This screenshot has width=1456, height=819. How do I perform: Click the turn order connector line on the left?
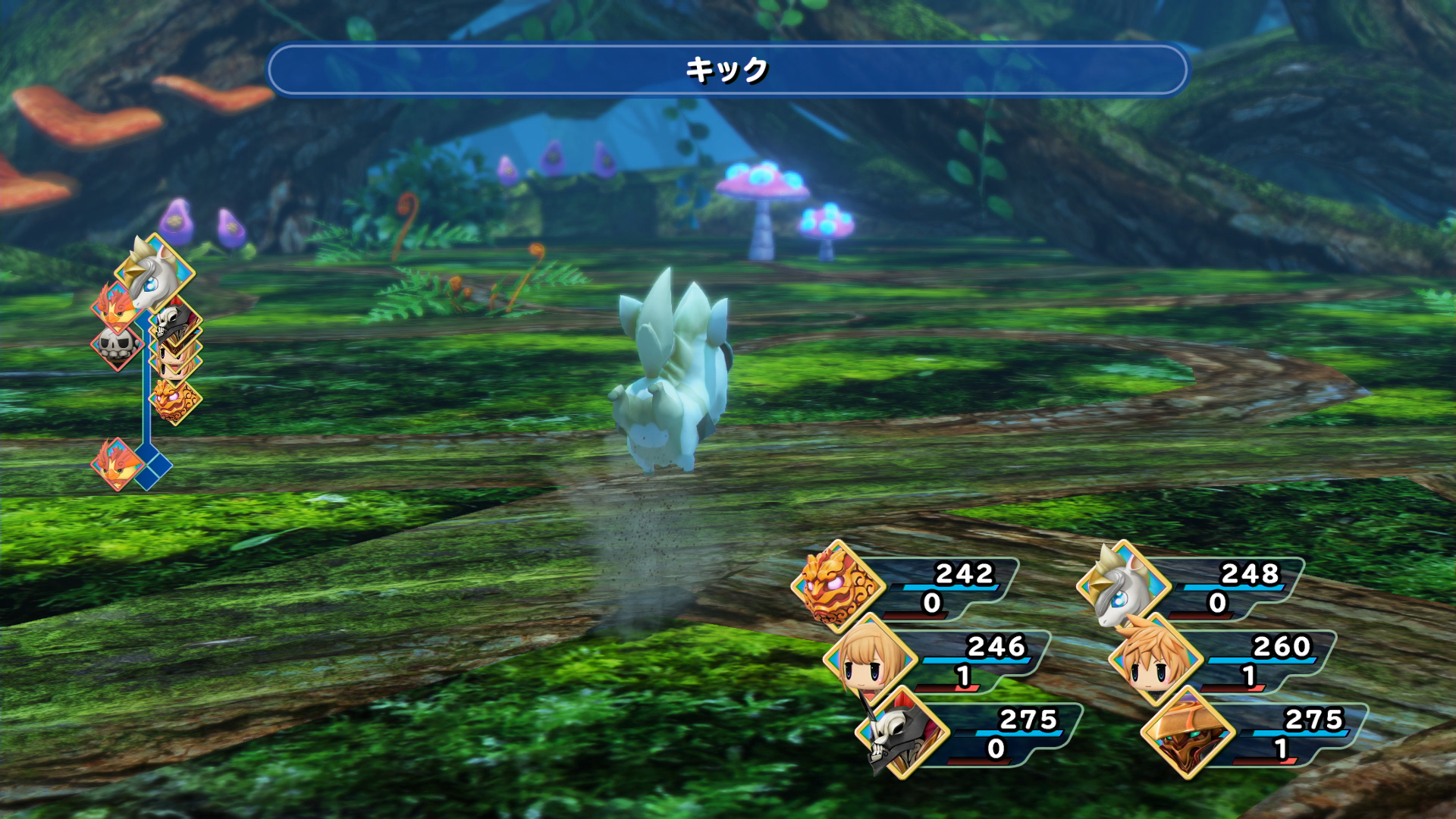tap(146, 413)
